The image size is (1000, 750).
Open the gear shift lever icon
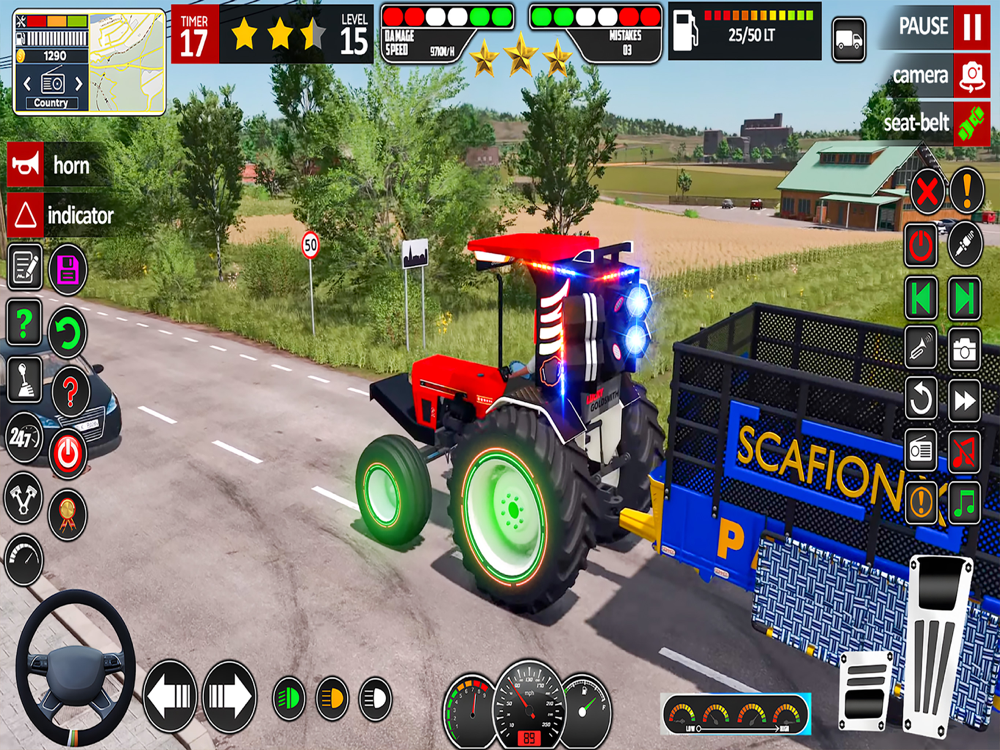click(24, 381)
